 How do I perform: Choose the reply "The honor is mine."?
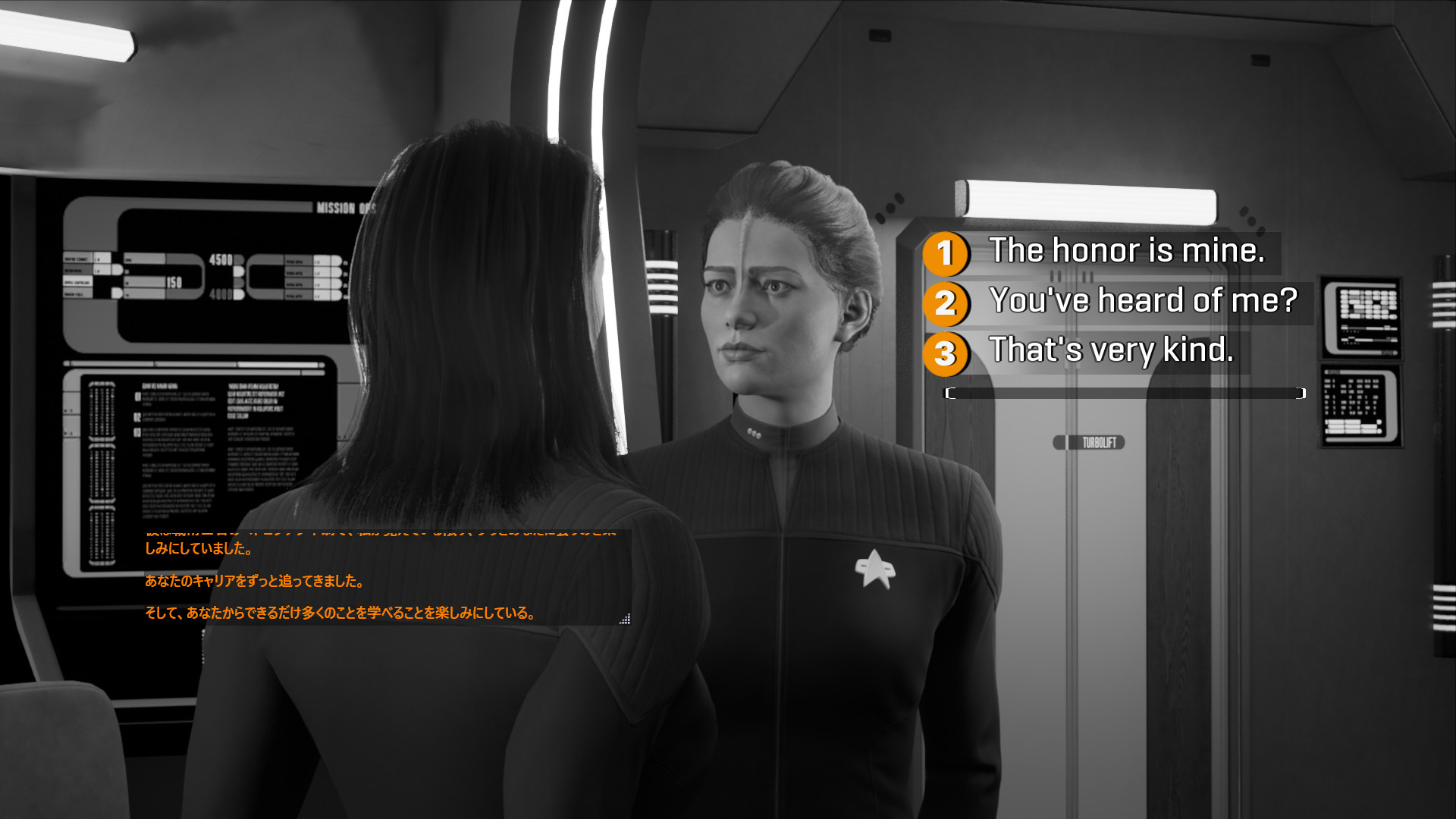[1126, 252]
